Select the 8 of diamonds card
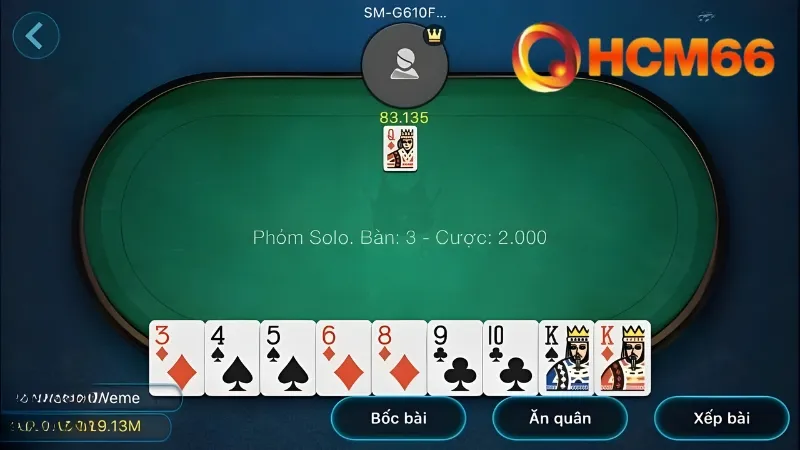Screen dimensions: 800x450 (399, 358)
